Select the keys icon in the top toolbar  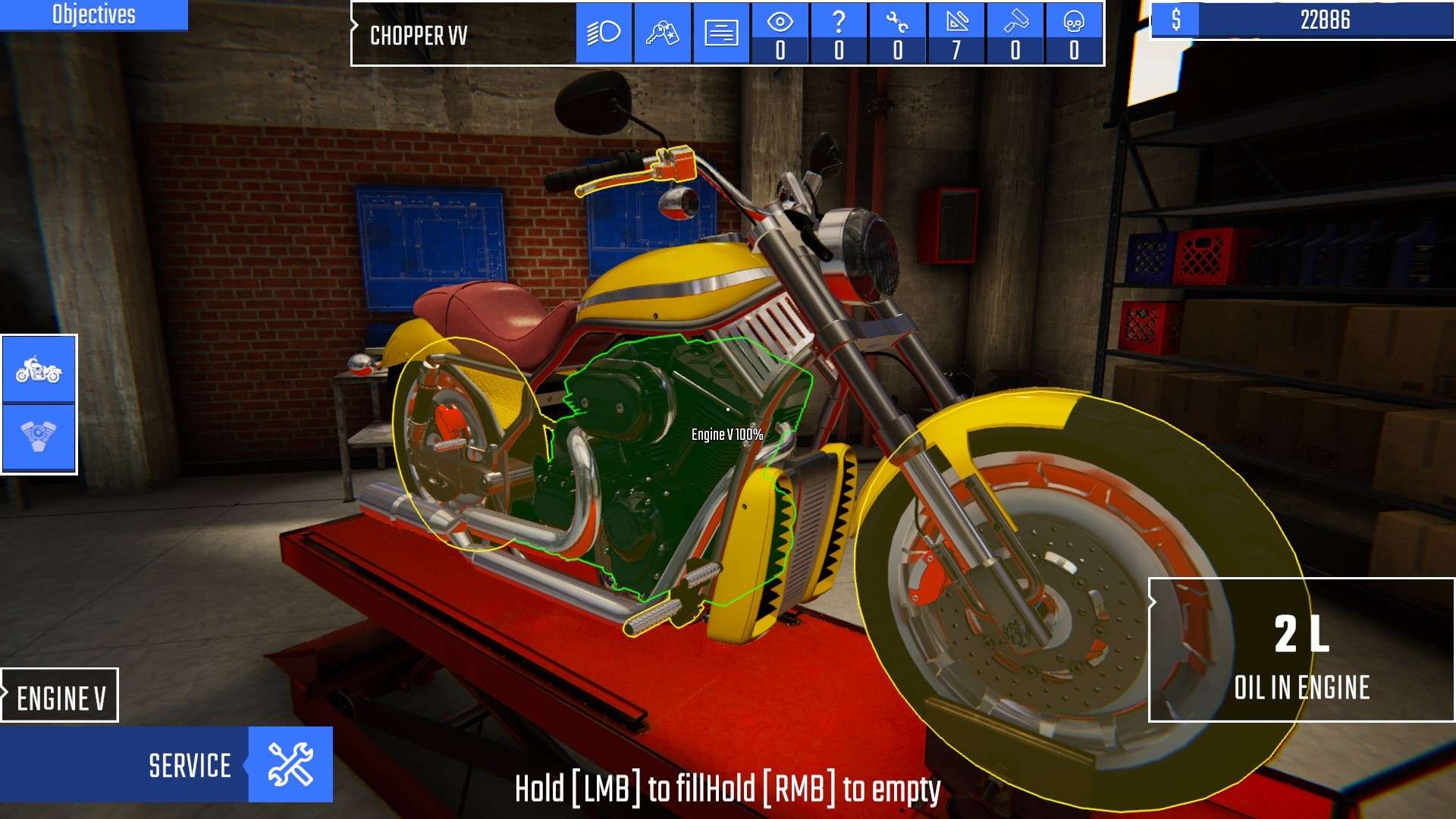click(x=661, y=32)
